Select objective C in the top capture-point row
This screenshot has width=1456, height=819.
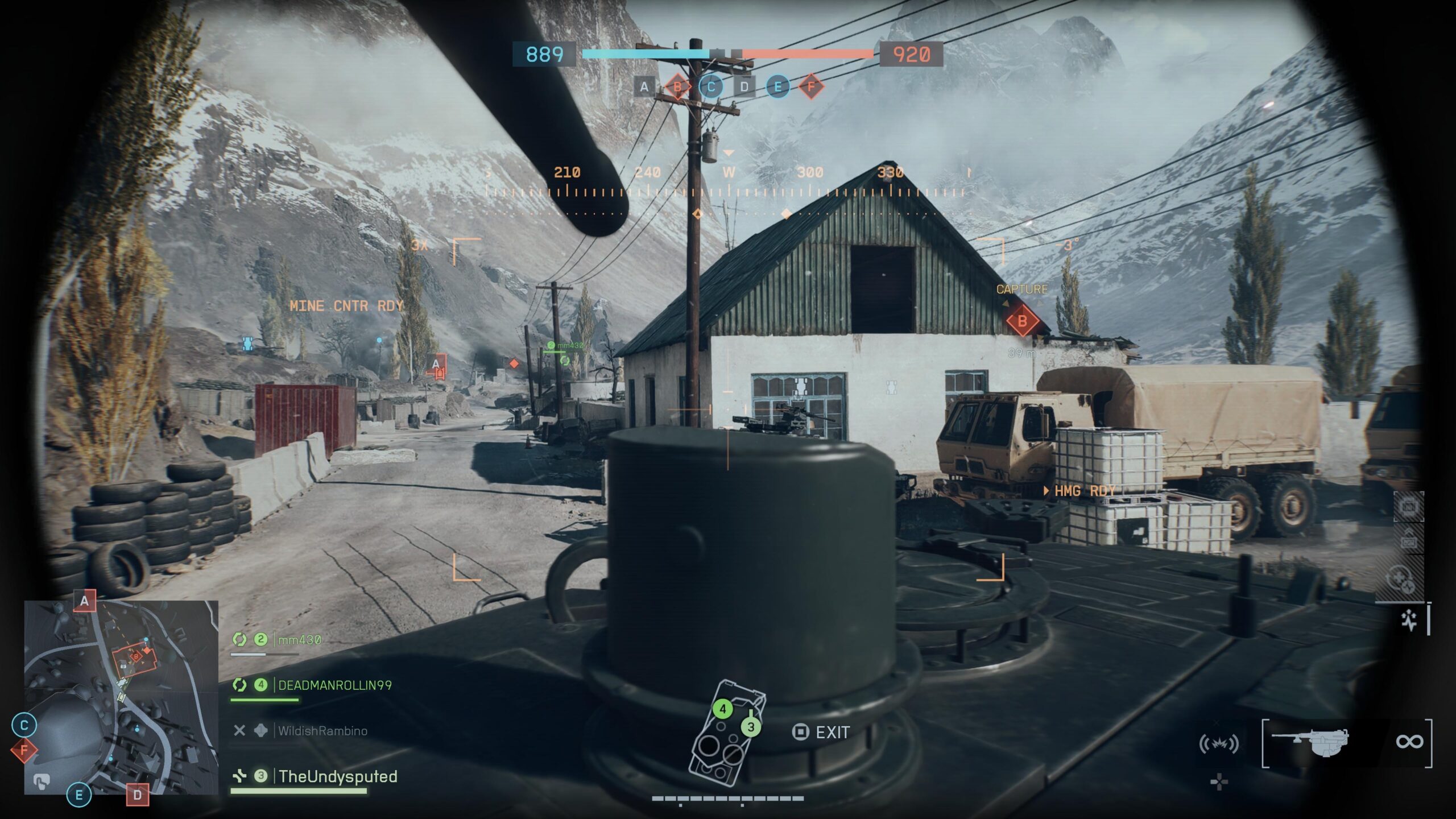point(711,87)
